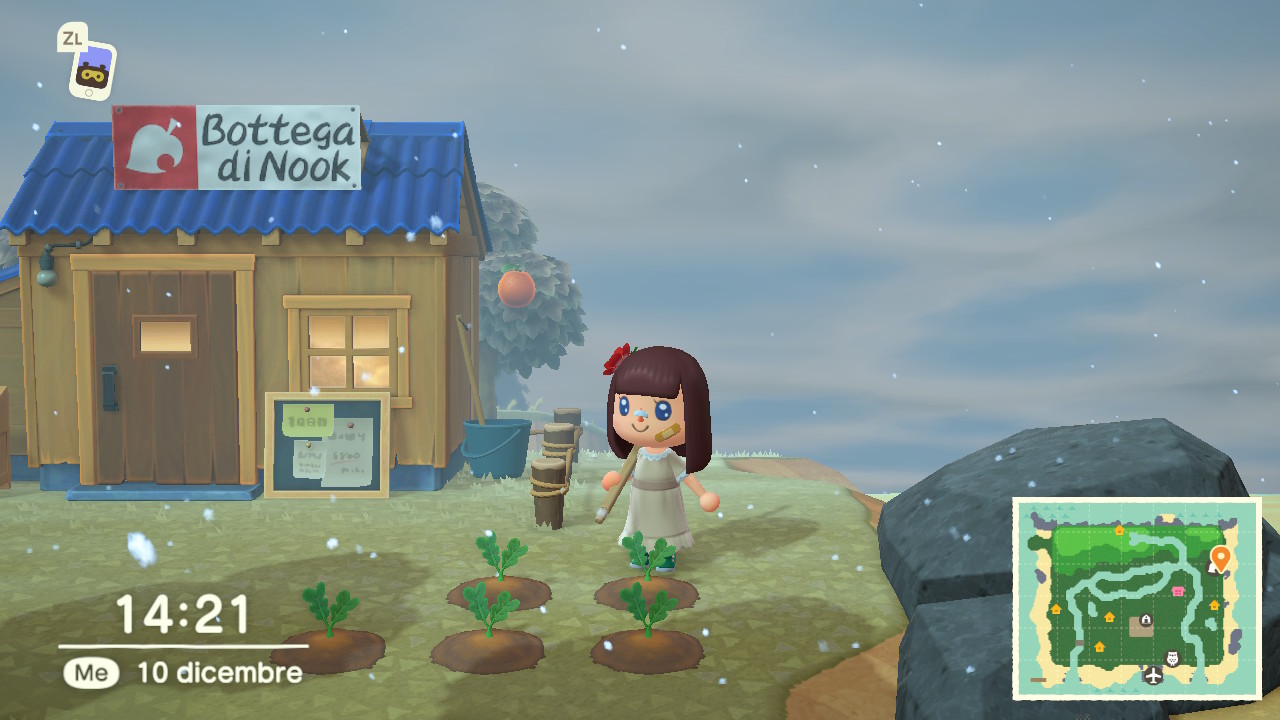Select the owl museum marker on minimap
The width and height of the screenshot is (1280, 720).
(x=1173, y=657)
